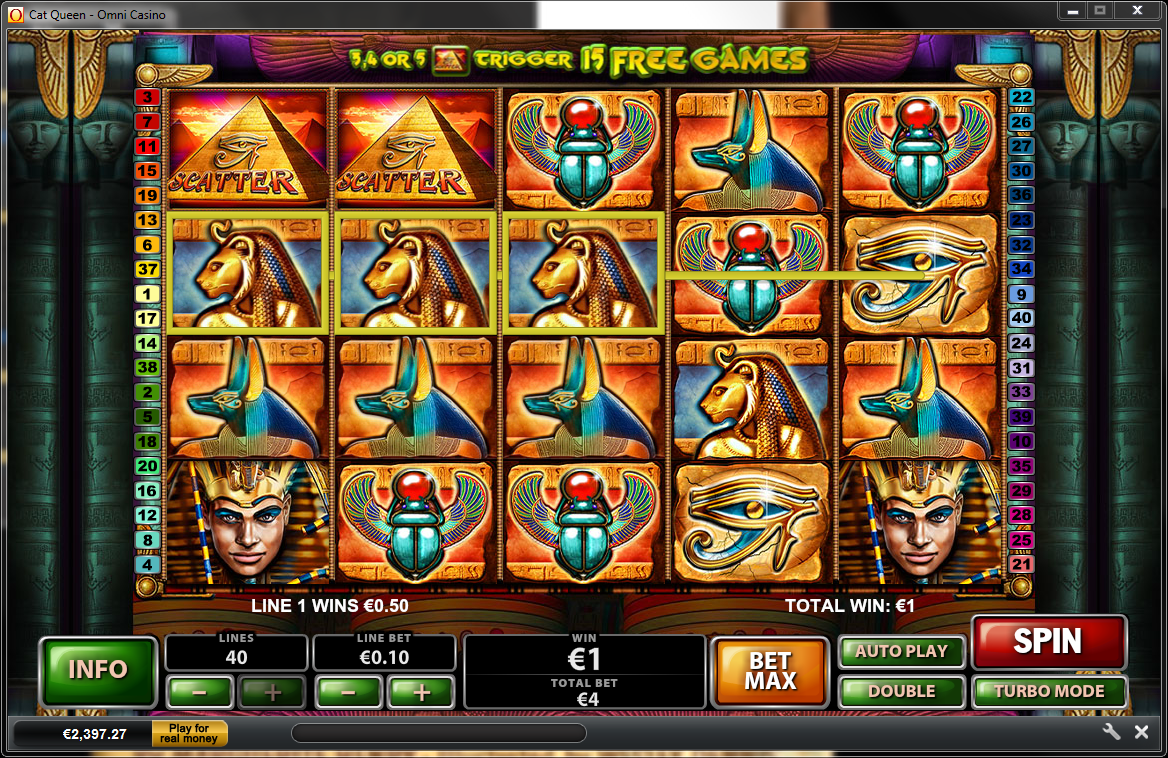The height and width of the screenshot is (758, 1168).
Task: Open the wrench settings icon
Action: click(x=1111, y=732)
